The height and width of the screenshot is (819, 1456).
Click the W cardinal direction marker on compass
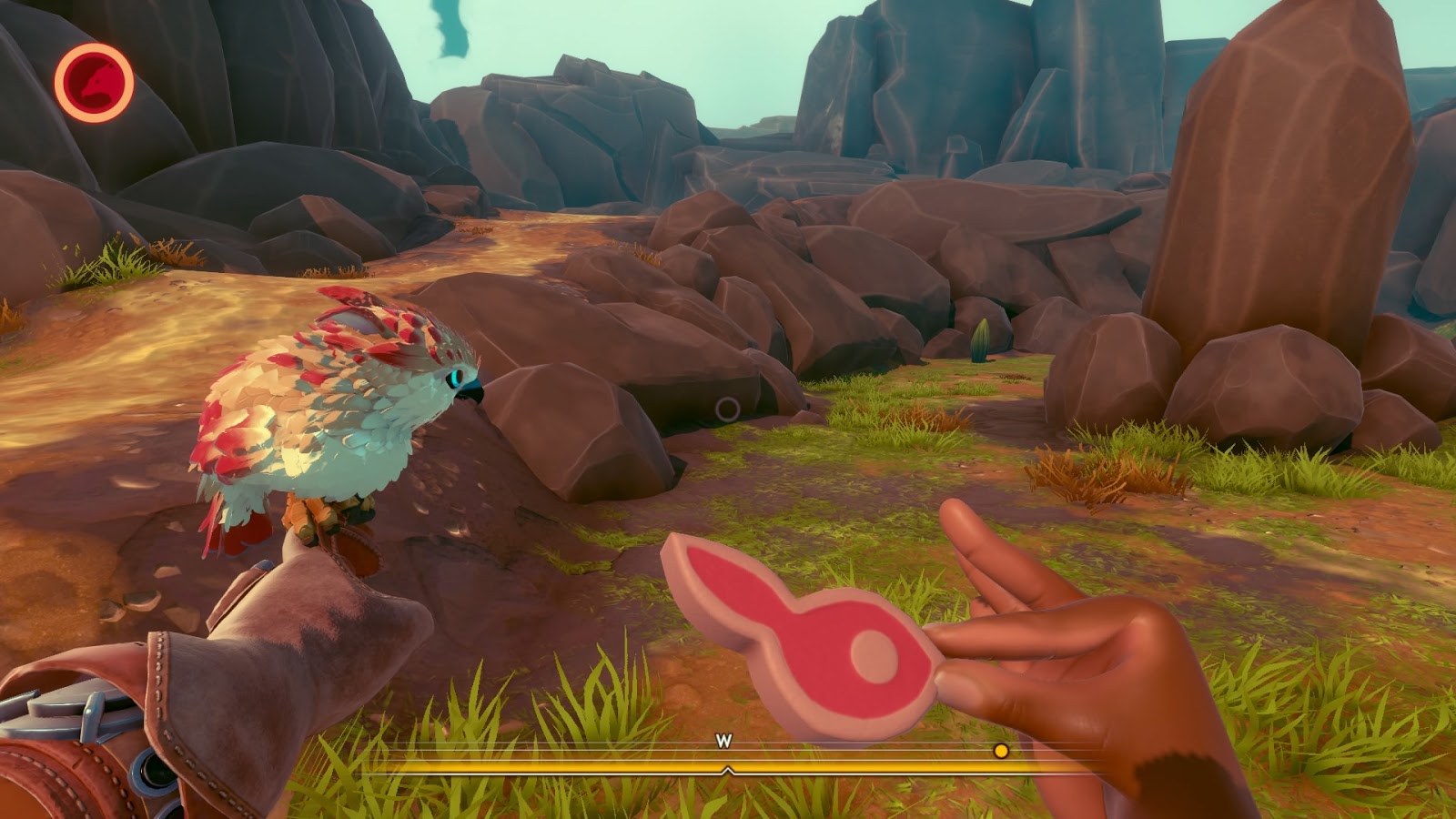coord(723,743)
